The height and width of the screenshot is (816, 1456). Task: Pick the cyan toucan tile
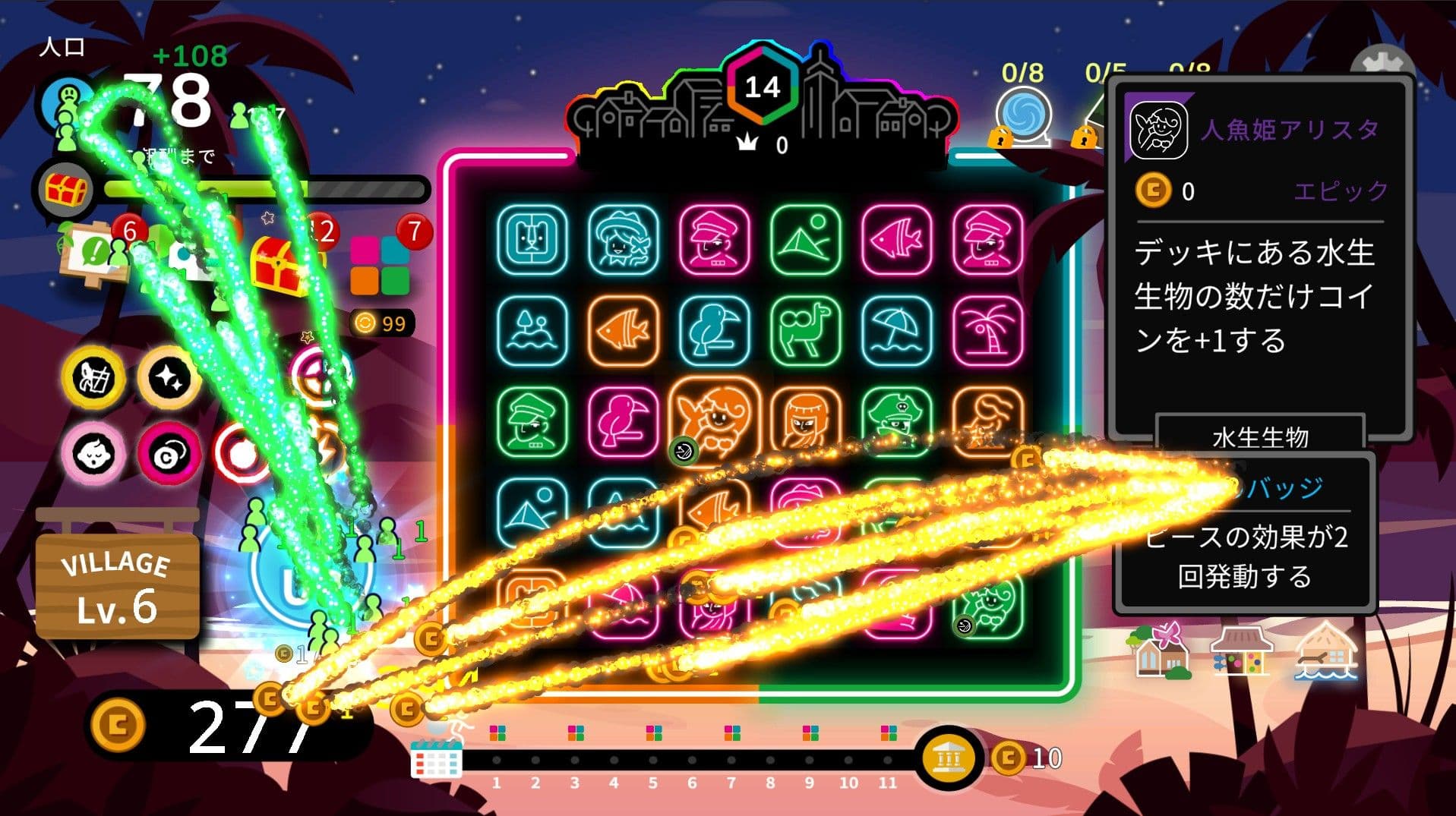[x=714, y=331]
